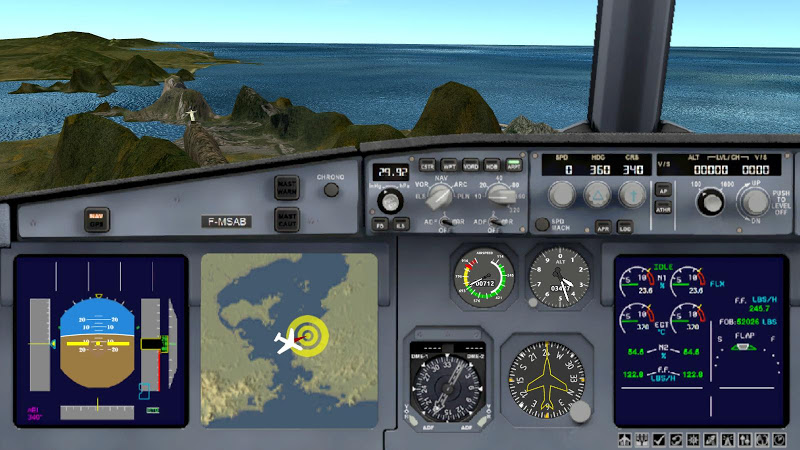The height and width of the screenshot is (450, 800).
Task: Open the airplane icon panel
Action: [625, 440]
